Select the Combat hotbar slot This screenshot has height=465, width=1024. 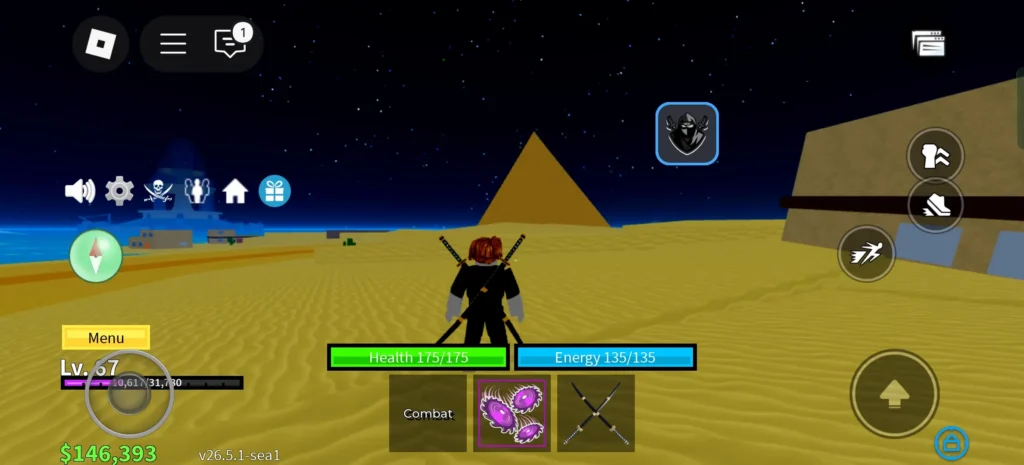click(428, 413)
